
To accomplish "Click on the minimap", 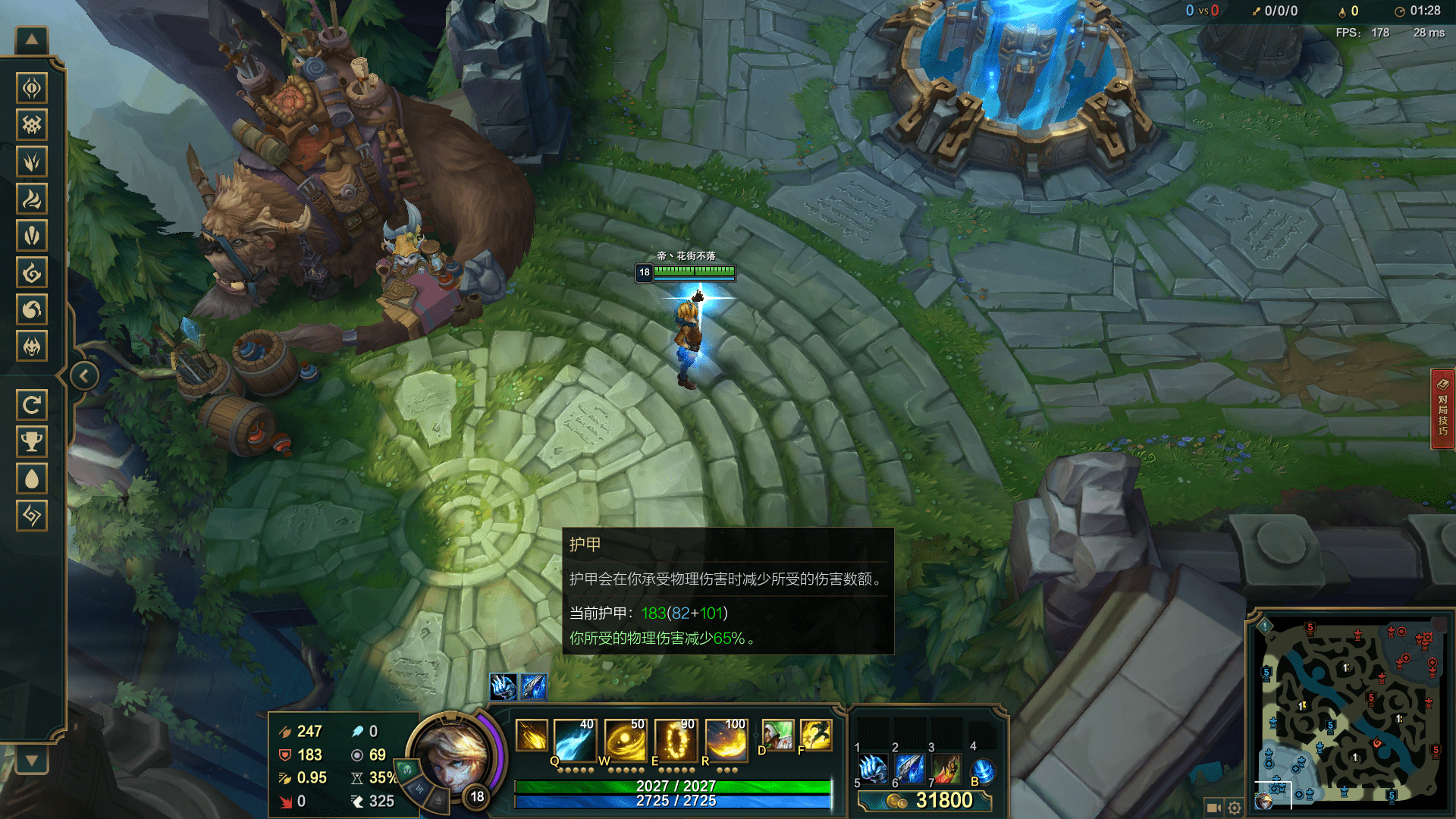I will pyautogui.click(x=1350, y=713).
